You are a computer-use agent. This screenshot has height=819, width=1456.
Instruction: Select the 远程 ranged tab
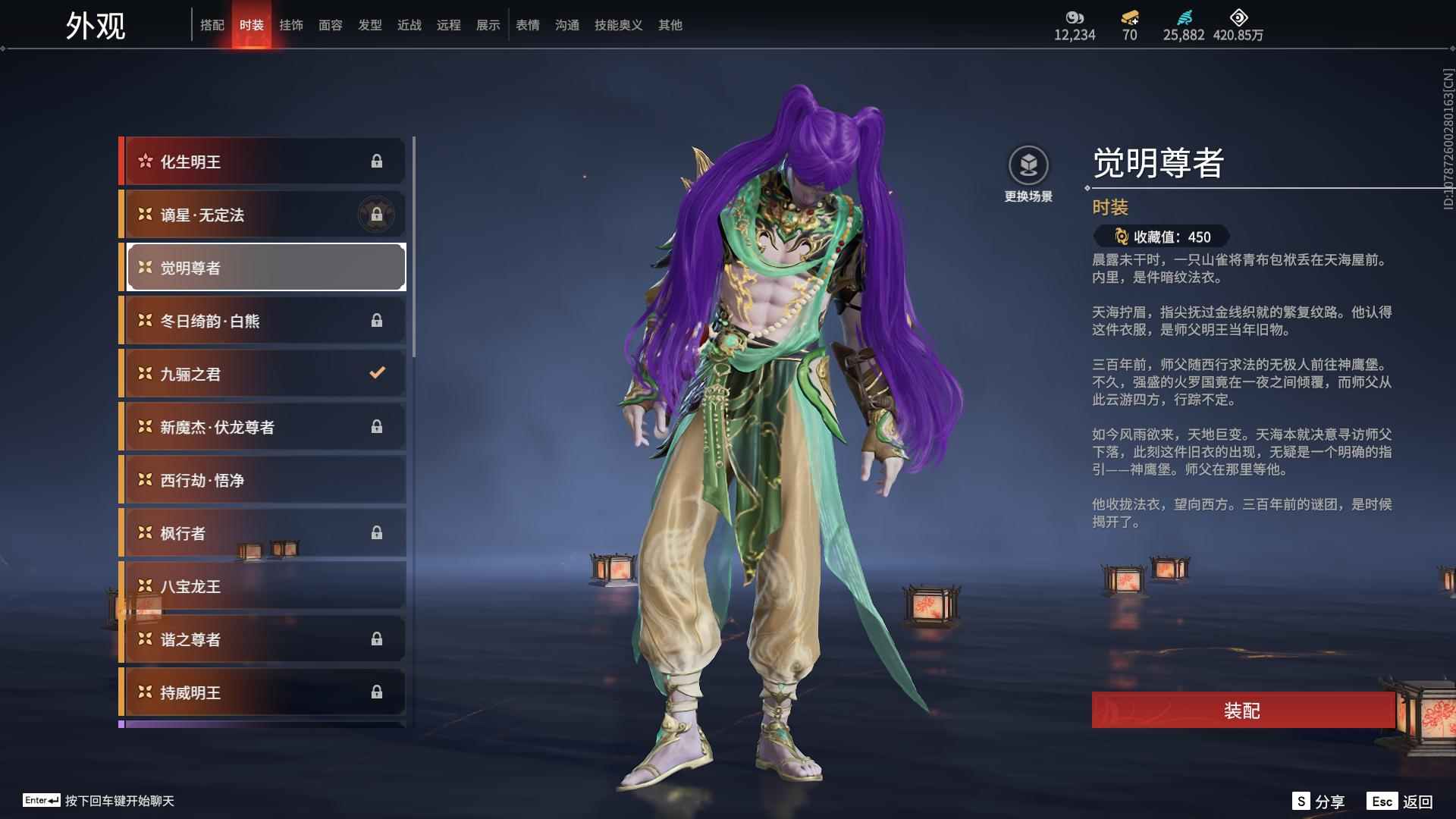pos(449,25)
